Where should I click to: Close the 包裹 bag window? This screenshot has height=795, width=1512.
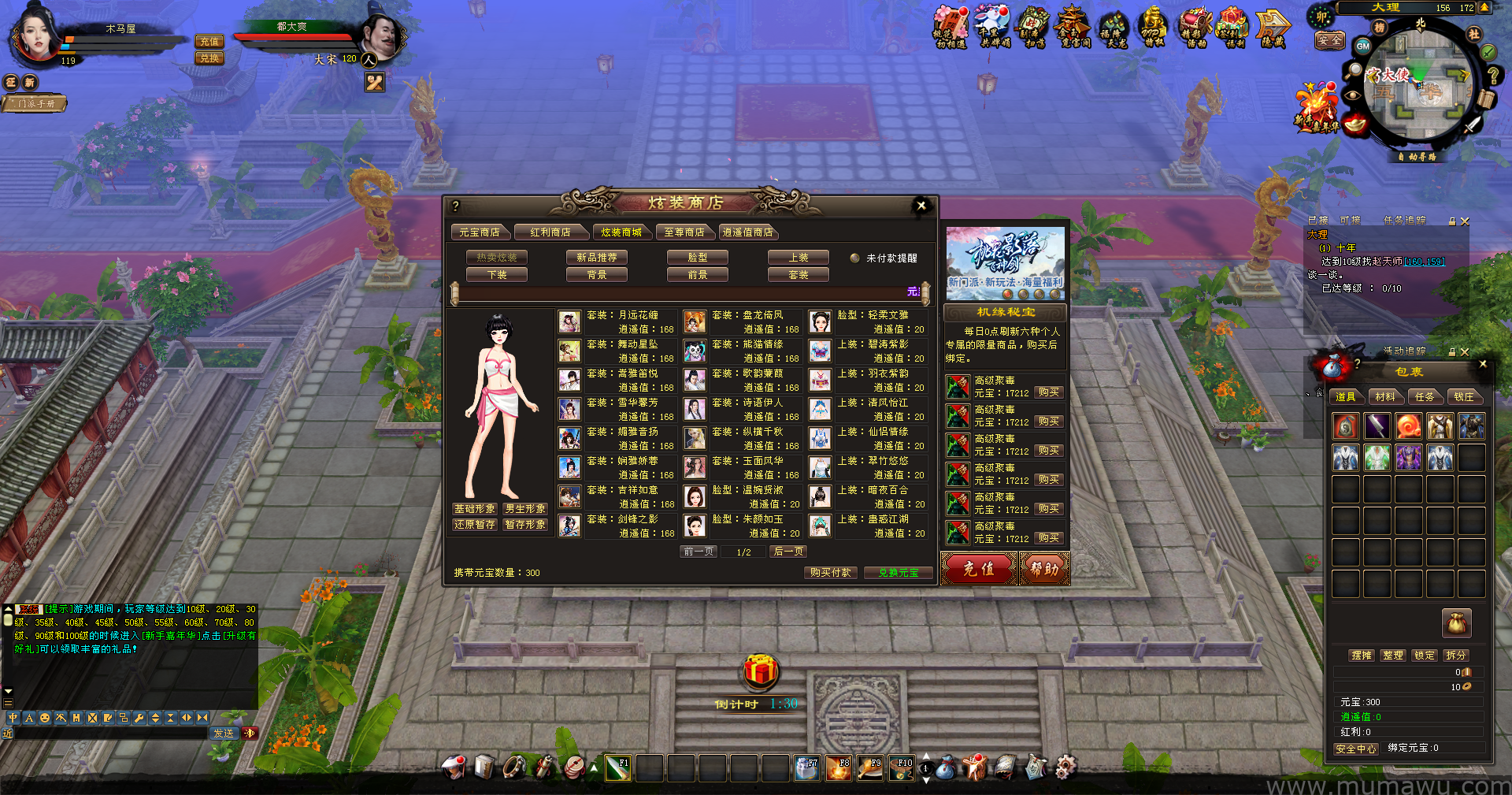1483,364
